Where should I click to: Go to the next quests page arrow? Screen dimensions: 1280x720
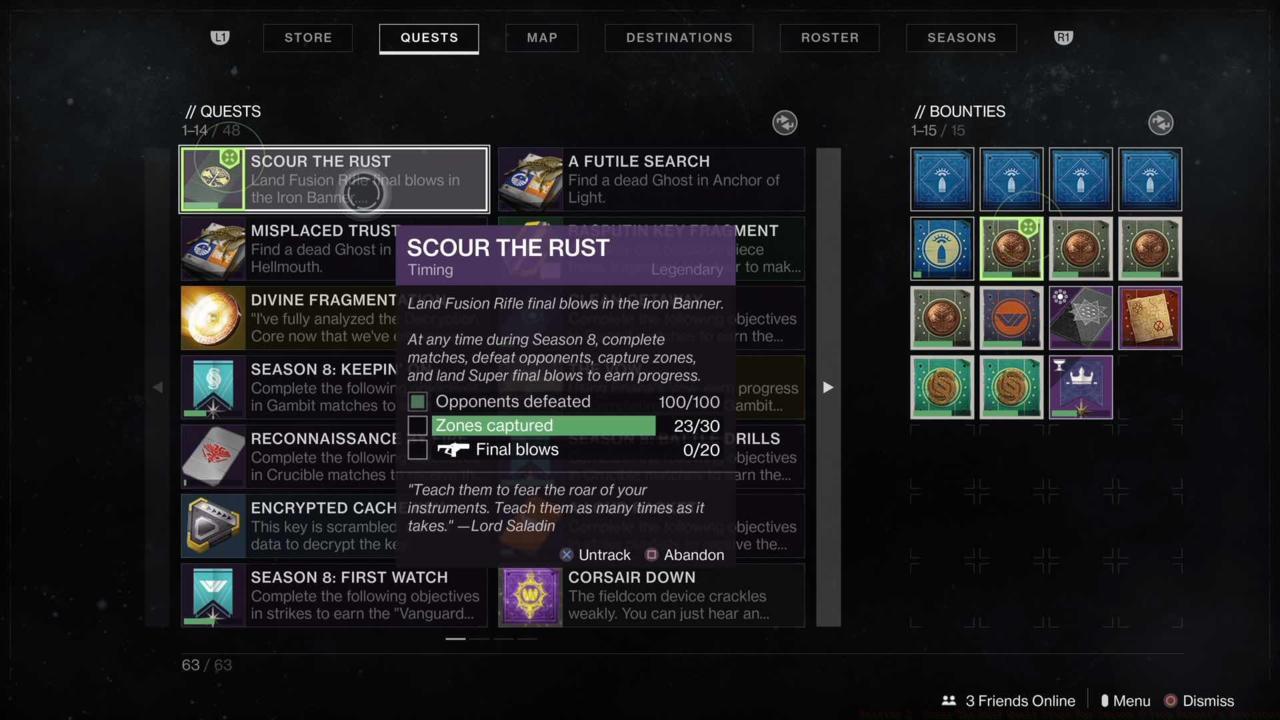(x=827, y=387)
